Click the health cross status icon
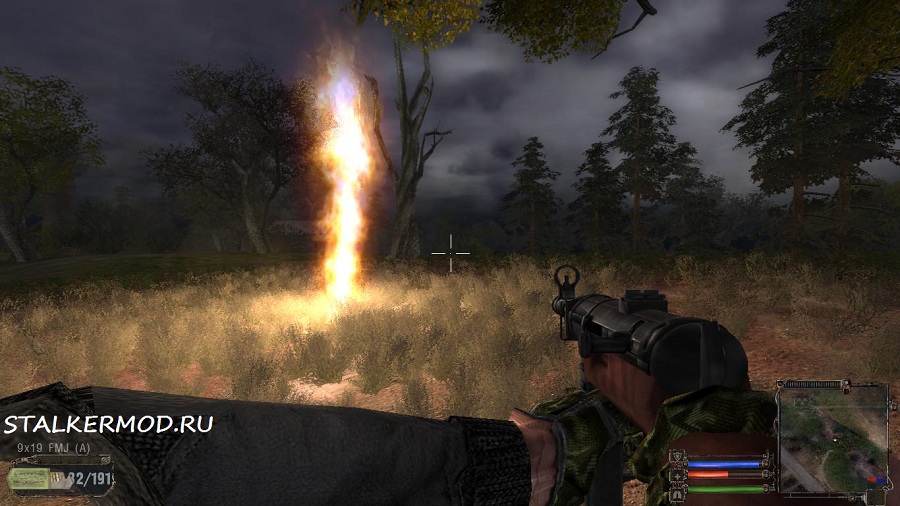The image size is (900, 506). 679,475
